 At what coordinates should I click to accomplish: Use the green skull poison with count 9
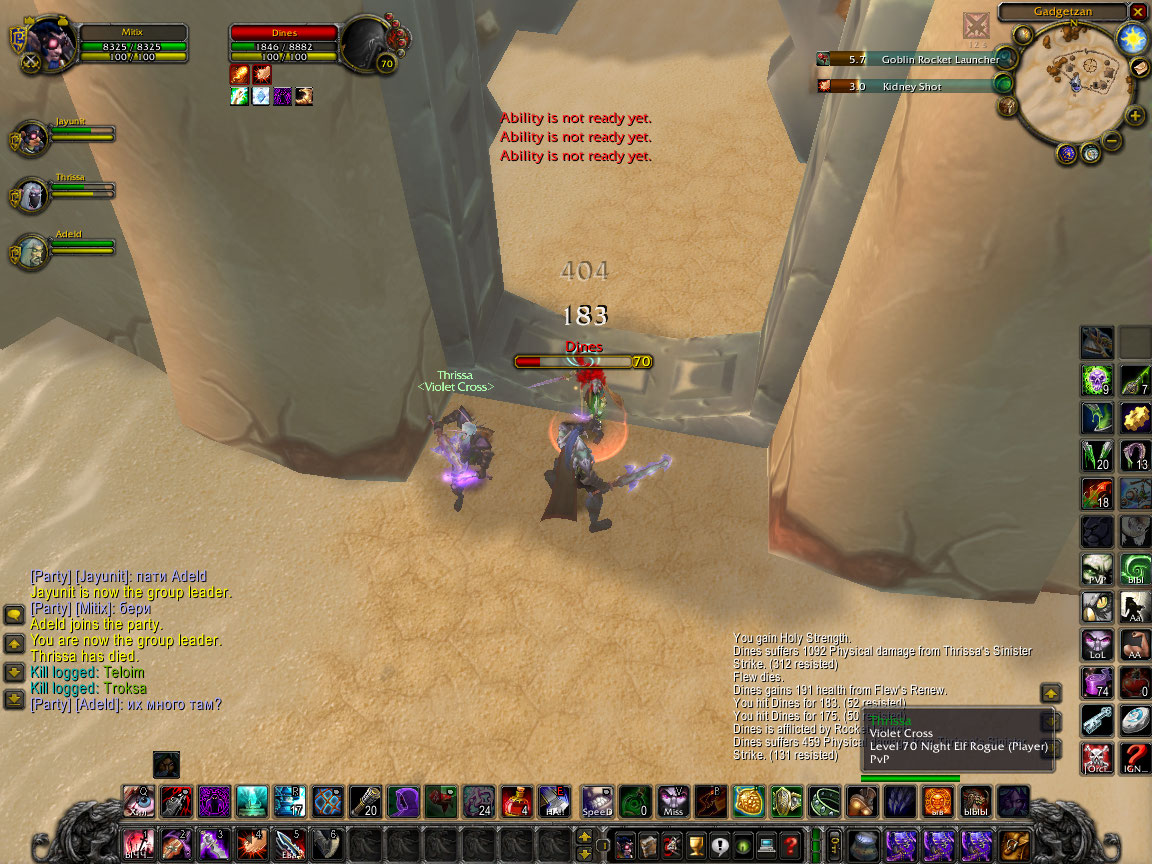[x=1097, y=380]
